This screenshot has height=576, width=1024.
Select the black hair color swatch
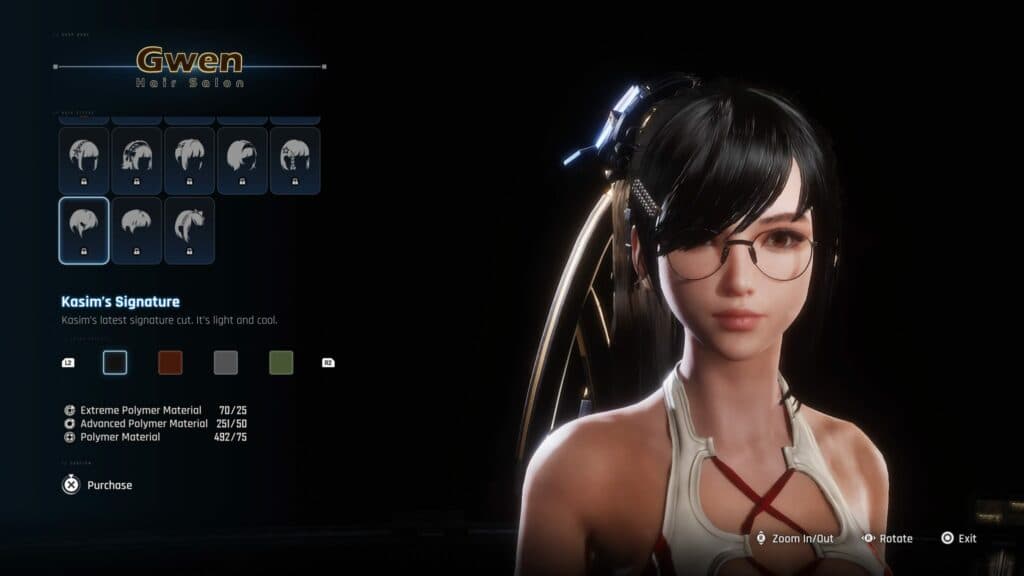(115, 362)
